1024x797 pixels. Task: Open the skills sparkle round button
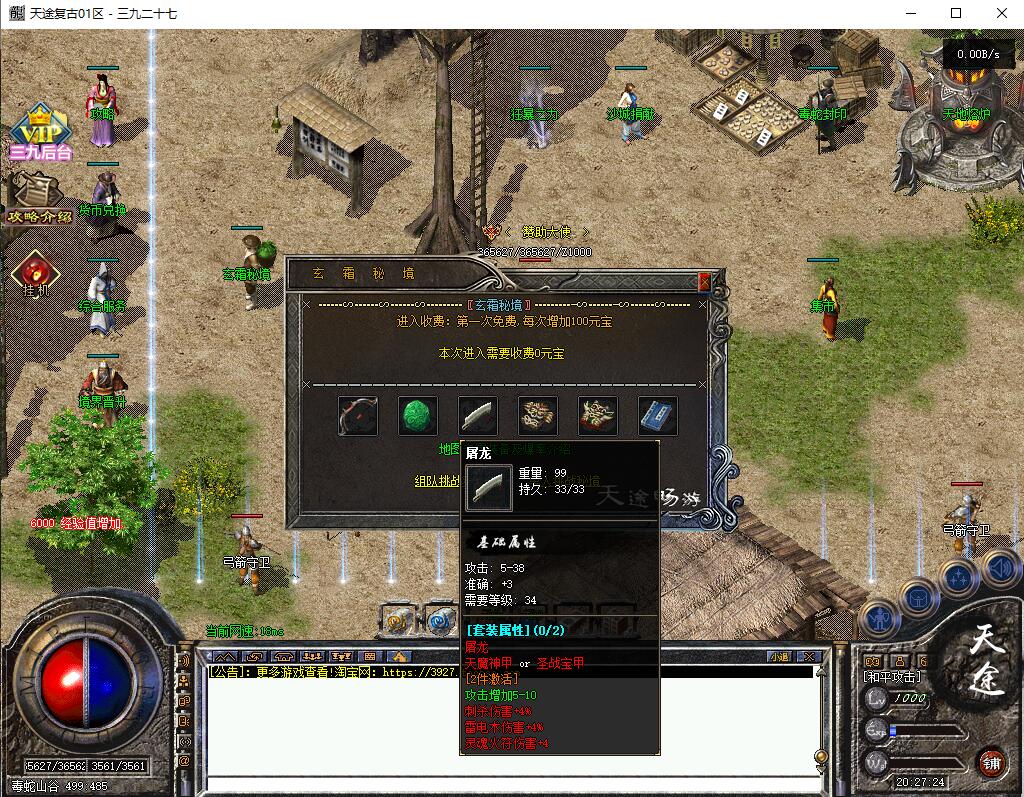[958, 575]
